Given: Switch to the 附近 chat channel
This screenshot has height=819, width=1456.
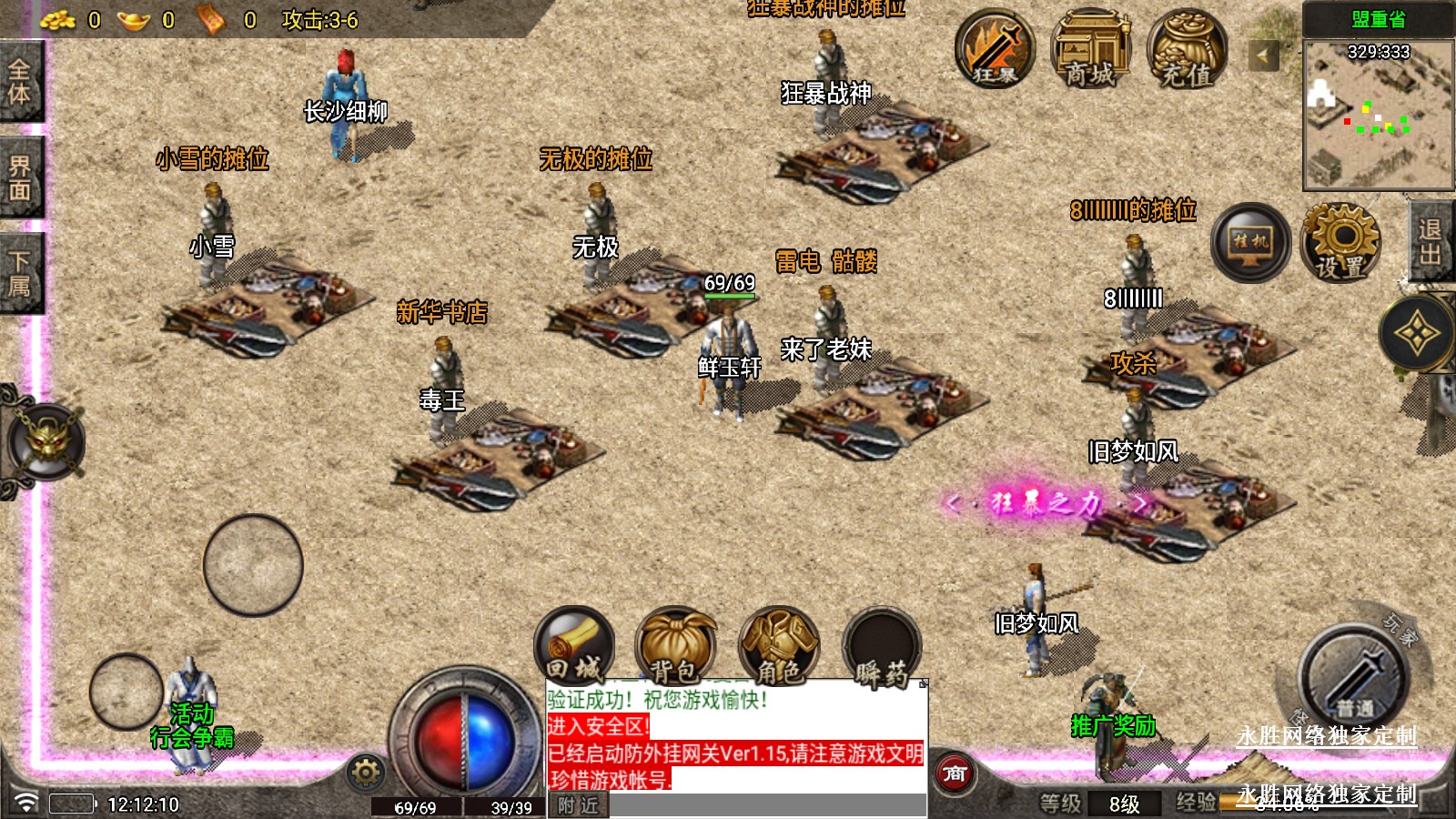Looking at the screenshot, I should [579, 805].
